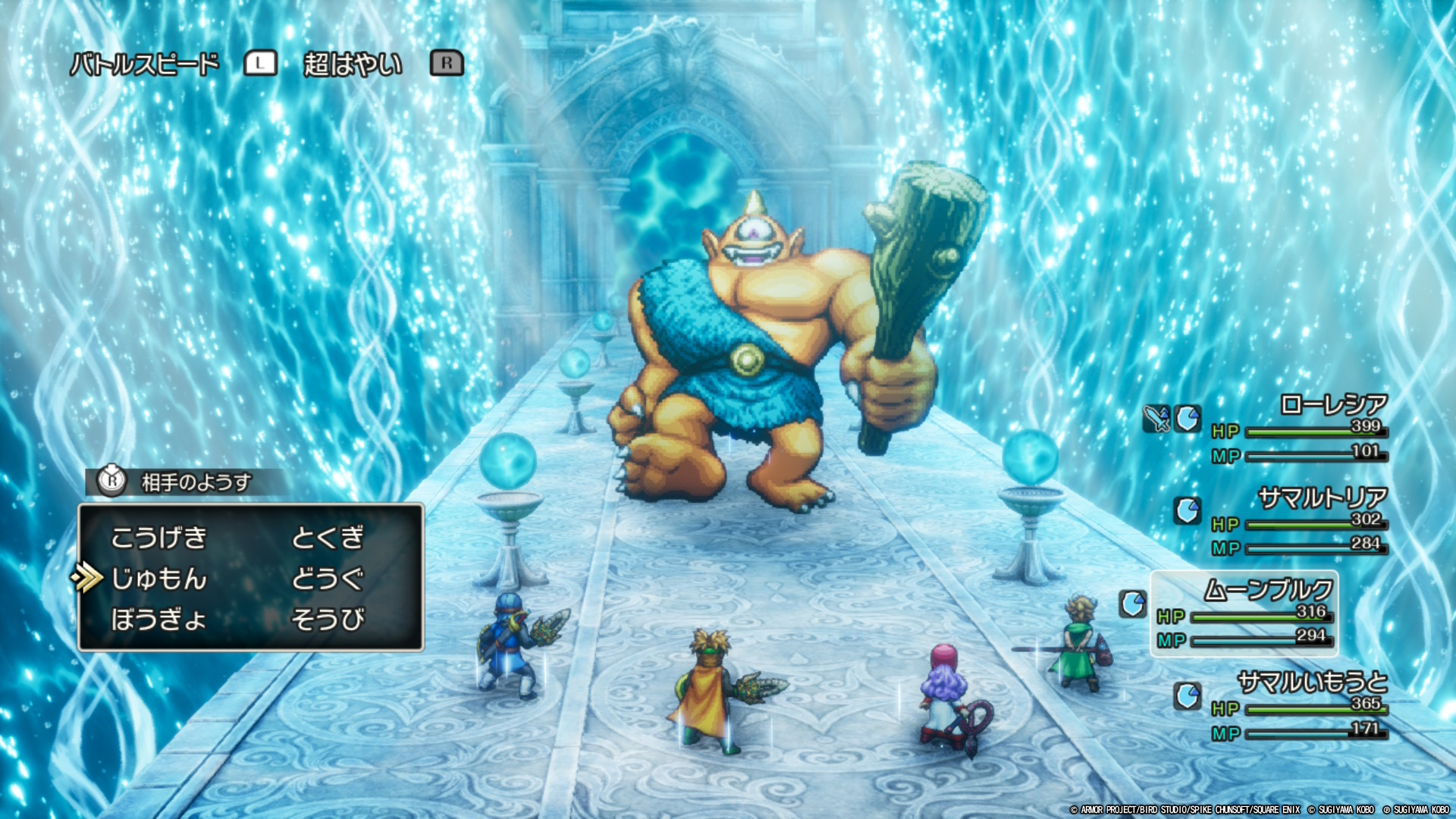Open the とくぎ skills command
This screenshot has height=819, width=1456.
click(x=328, y=538)
